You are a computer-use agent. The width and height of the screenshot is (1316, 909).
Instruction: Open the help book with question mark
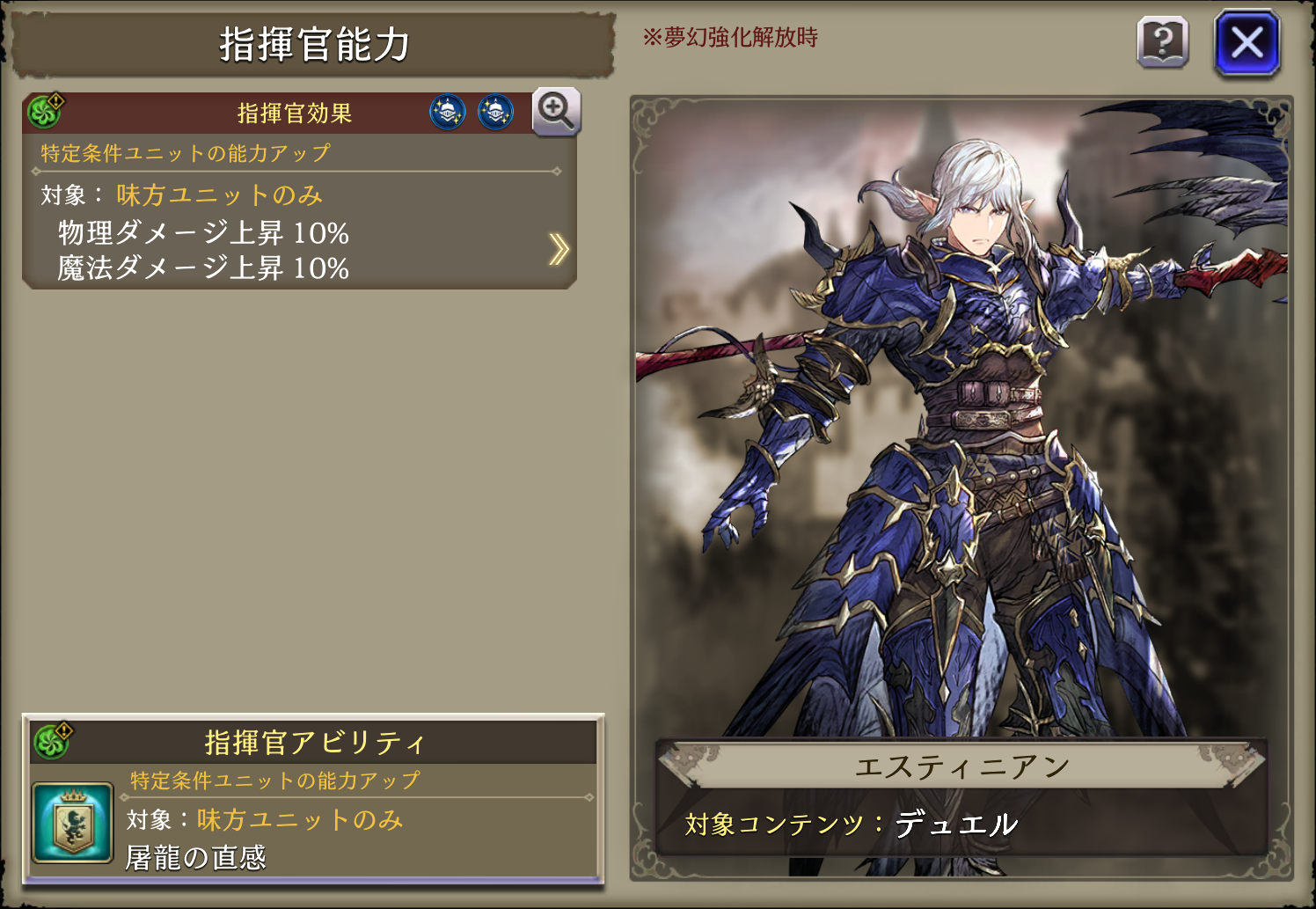tap(1162, 42)
